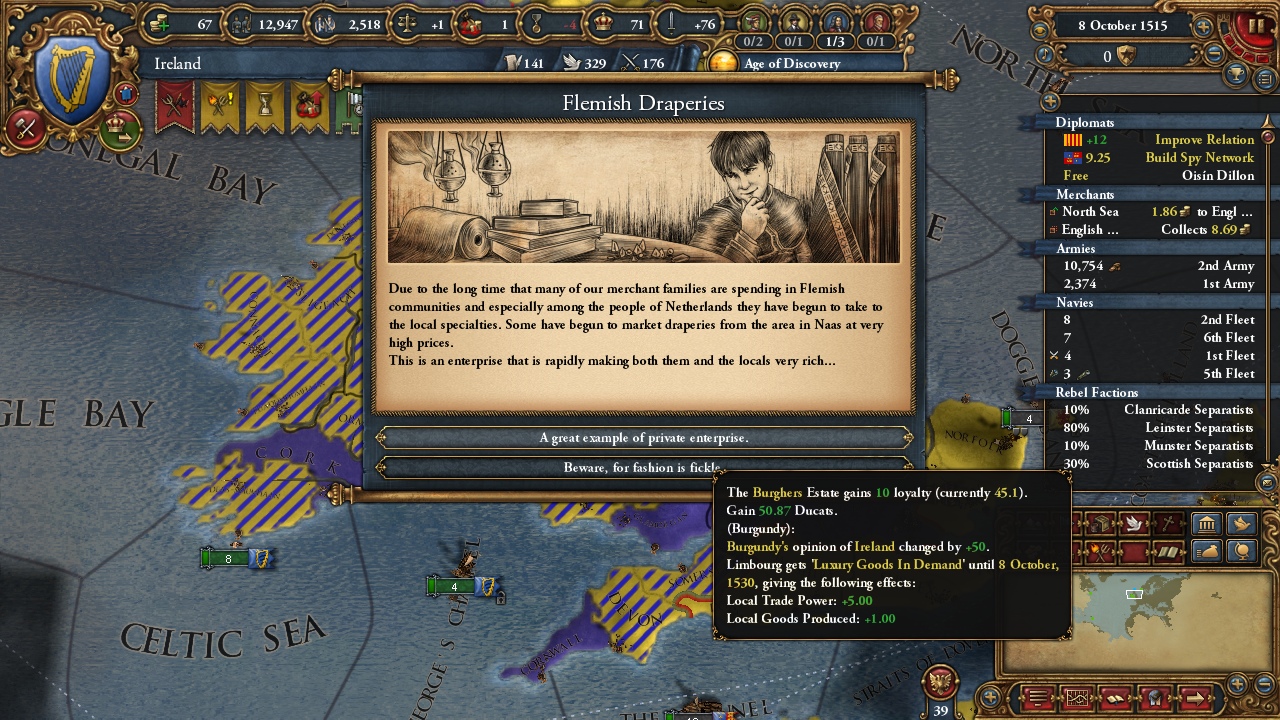Decrease game speed with the minus button
Screen dimensions: 1280x720
coord(1215,55)
